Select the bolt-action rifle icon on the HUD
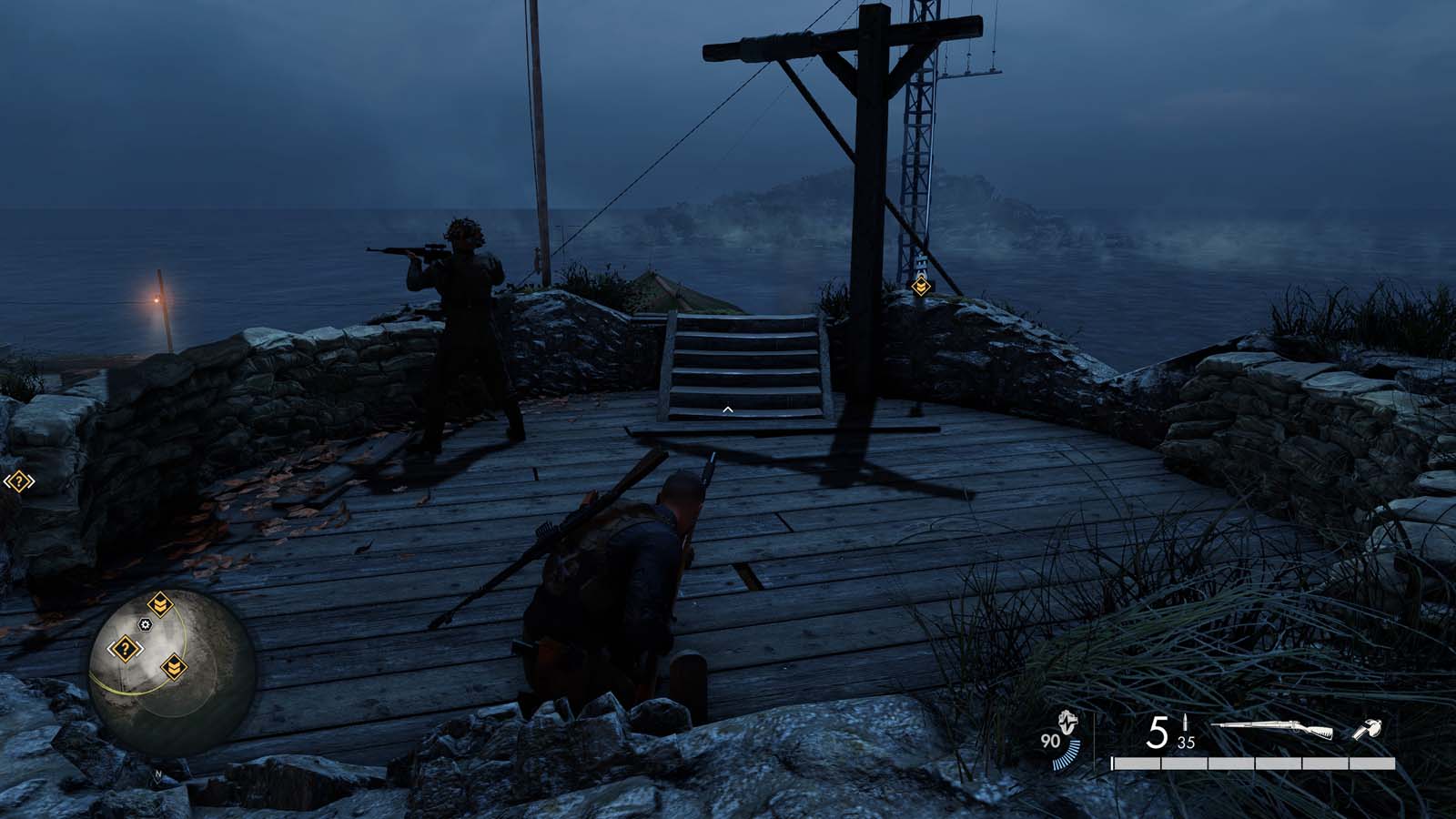Image resolution: width=1456 pixels, height=819 pixels. coord(1273,728)
